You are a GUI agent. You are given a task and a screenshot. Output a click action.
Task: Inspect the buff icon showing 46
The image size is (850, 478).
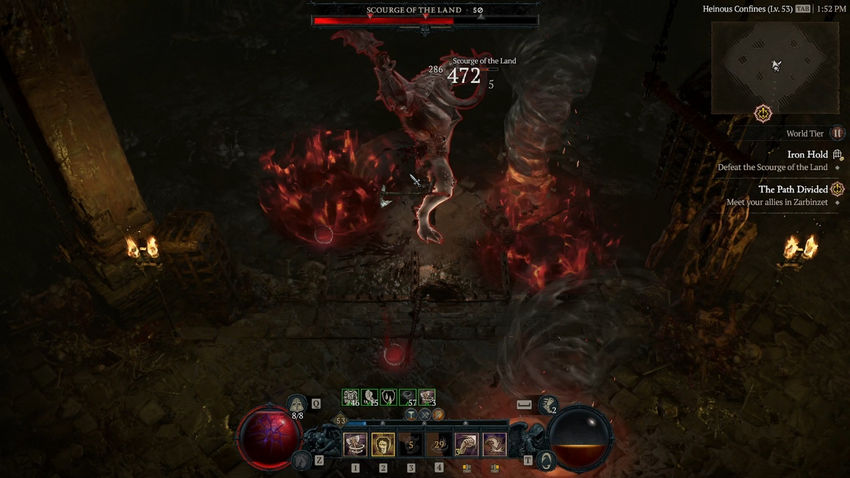pyautogui.click(x=351, y=397)
